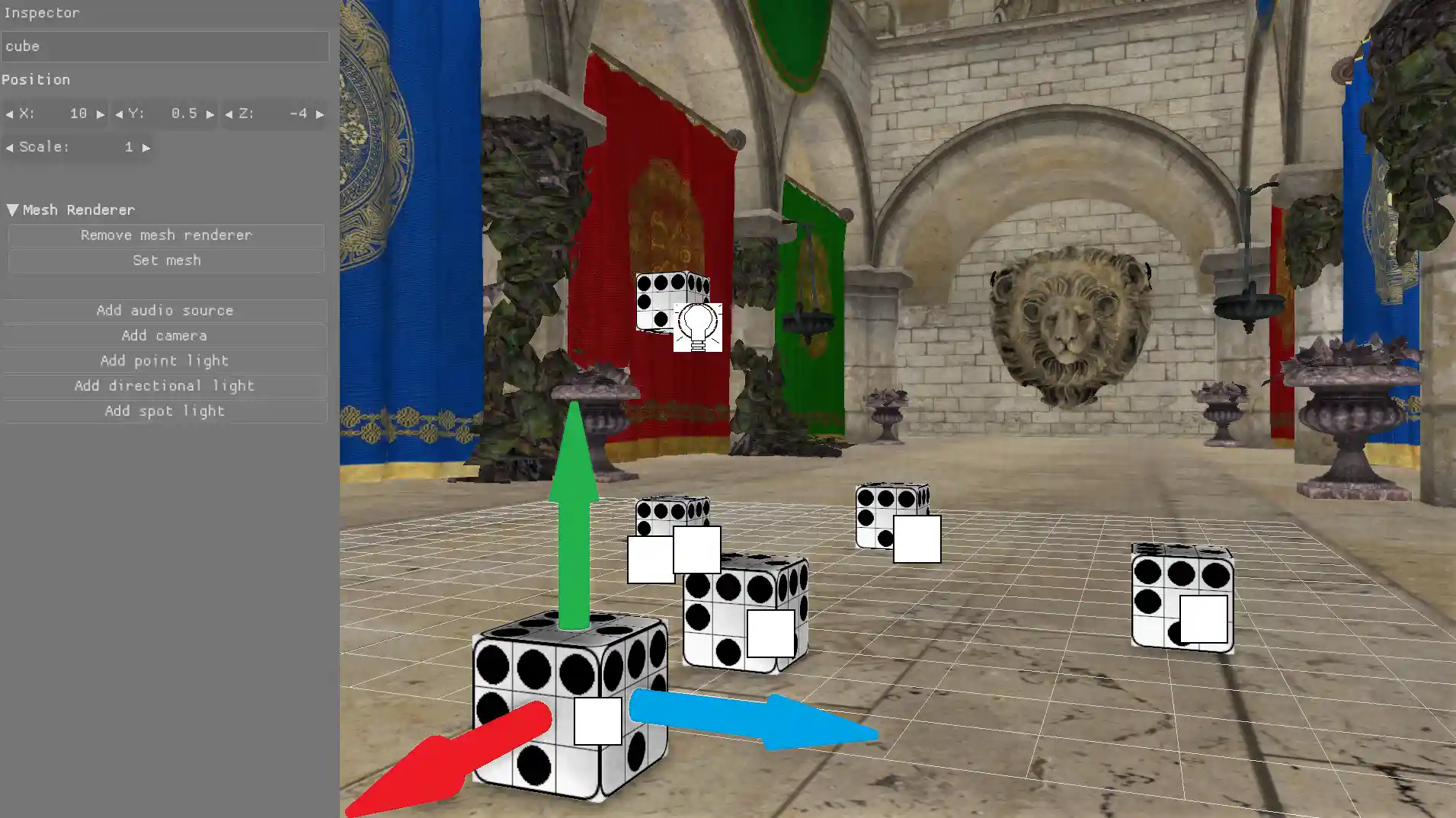Click the cube name input field

(x=165, y=46)
